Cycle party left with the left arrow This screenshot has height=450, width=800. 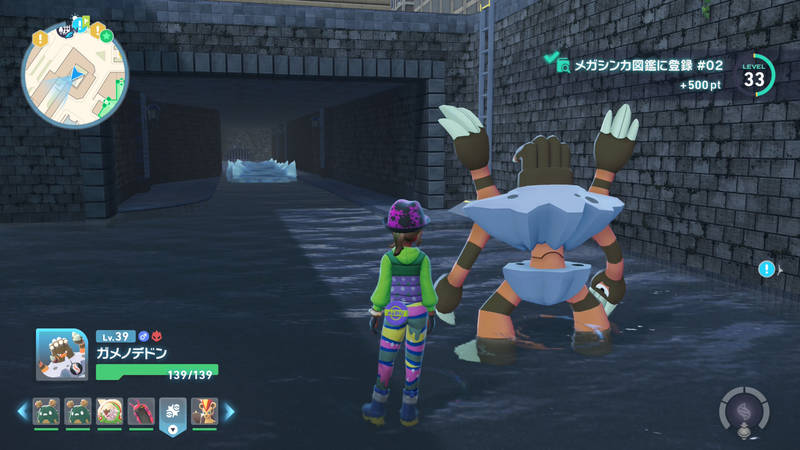click(x=21, y=411)
